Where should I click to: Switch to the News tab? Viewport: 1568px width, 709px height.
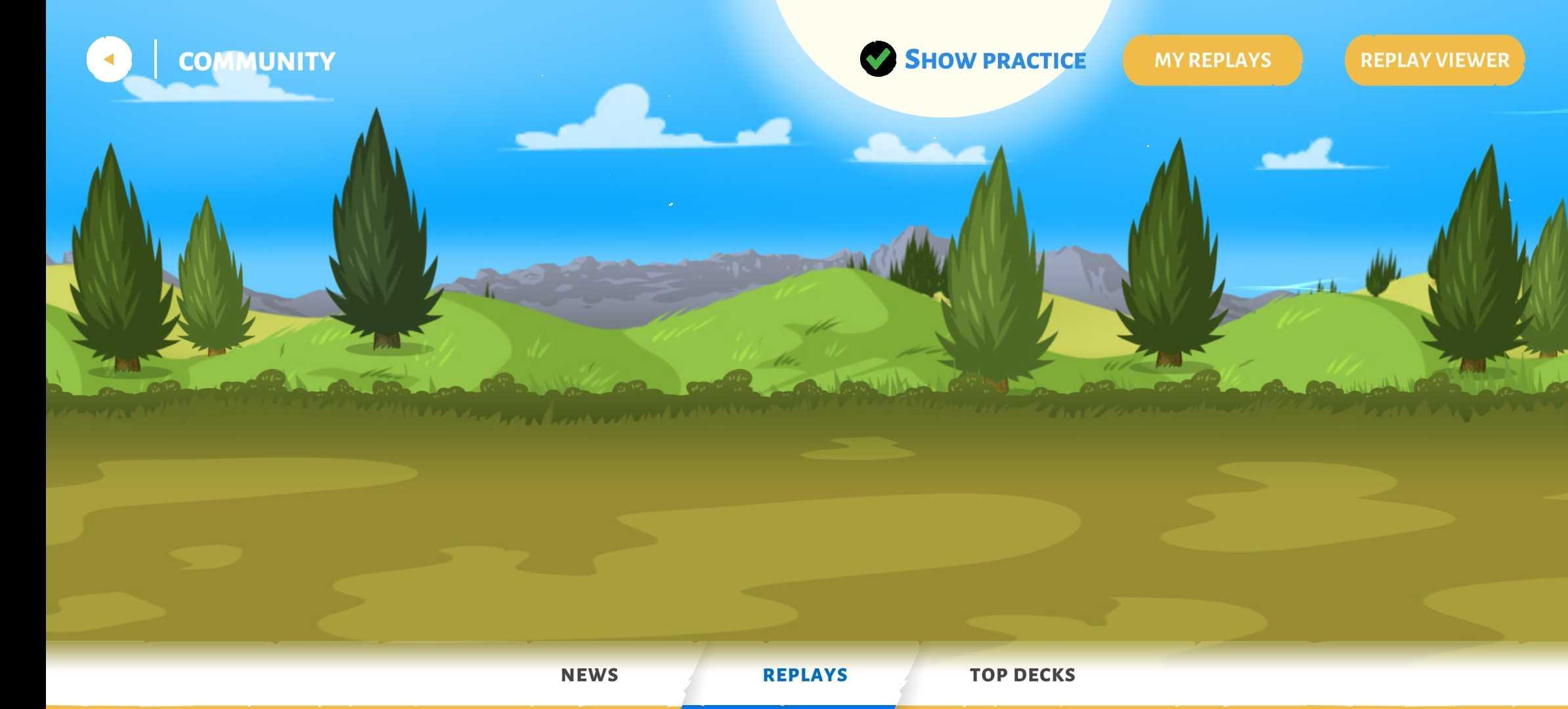pyautogui.click(x=589, y=675)
